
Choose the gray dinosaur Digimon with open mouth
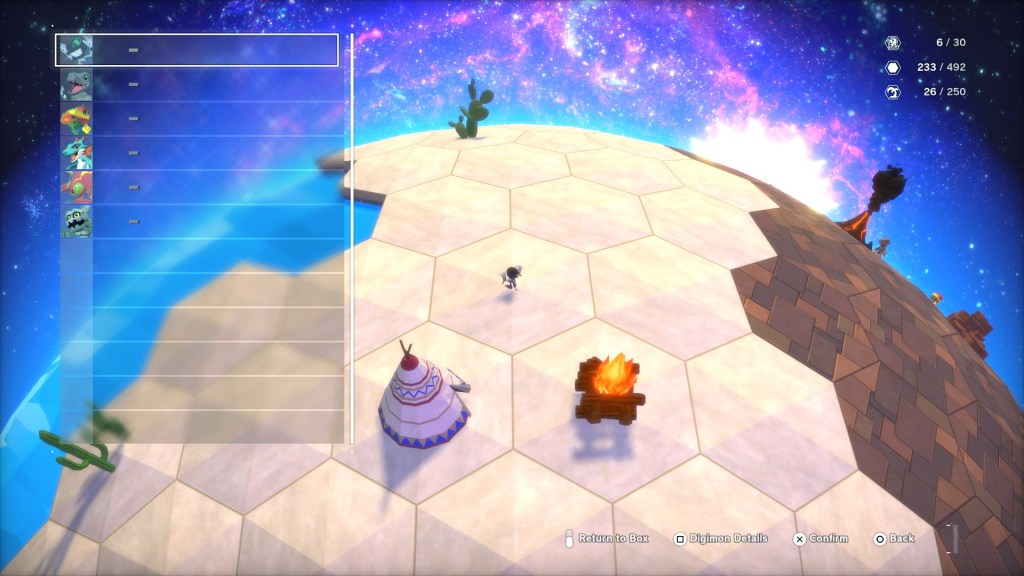pos(197,85)
